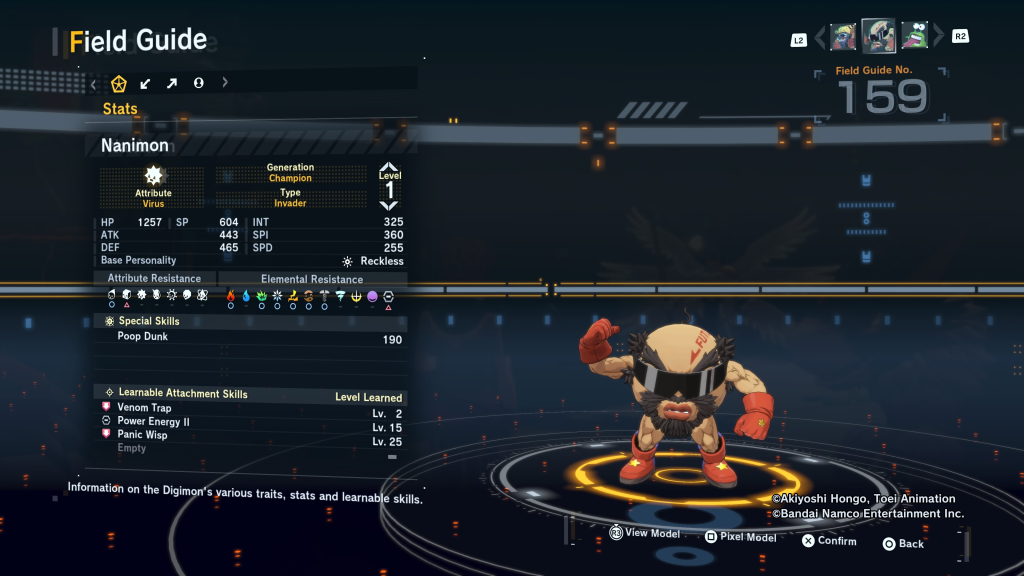Select the Panic Wisp attachment skill
Viewport: 1024px width, 576px height.
pos(142,435)
